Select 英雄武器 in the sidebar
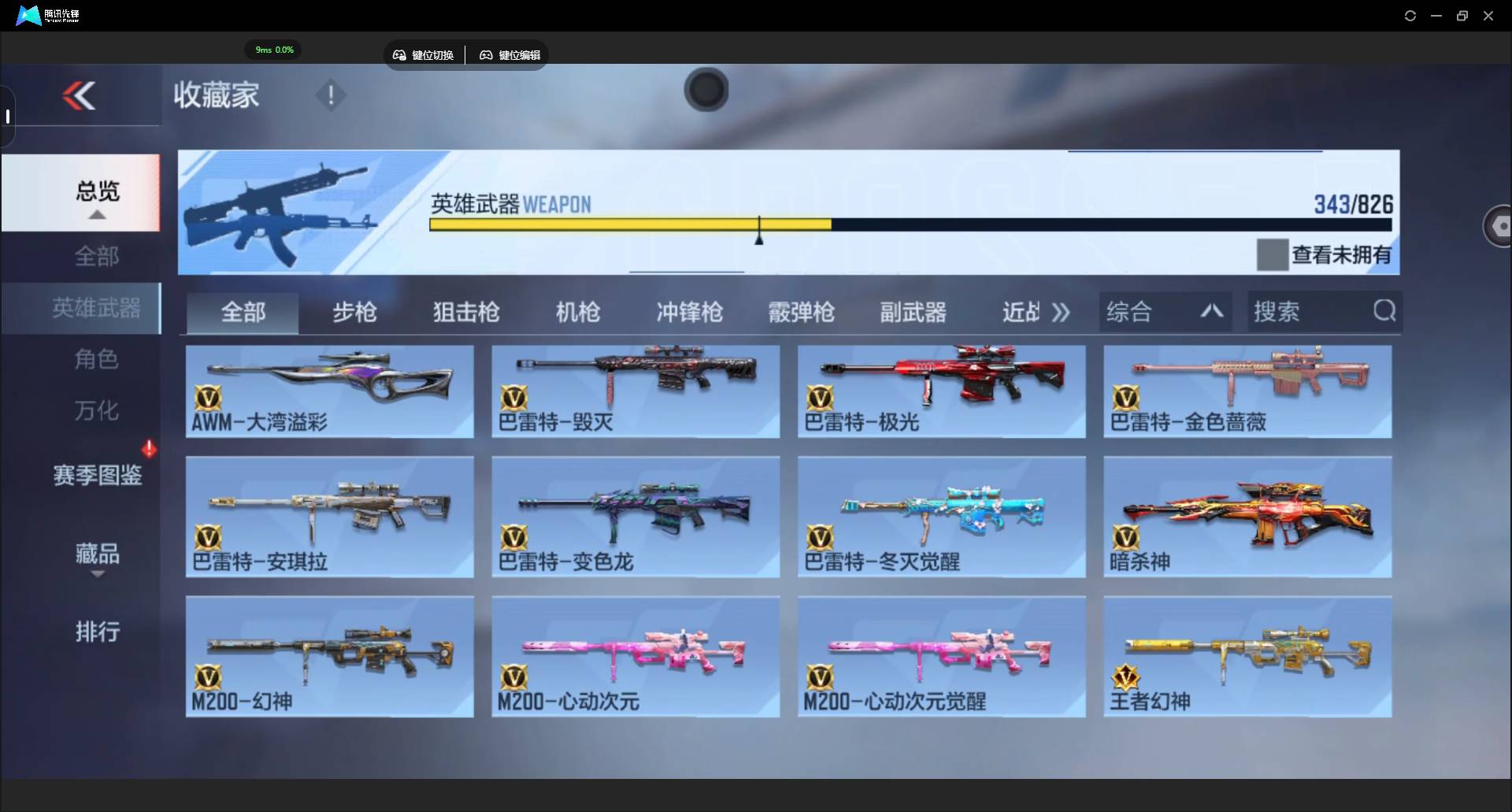This screenshot has height=812, width=1512. (x=97, y=309)
